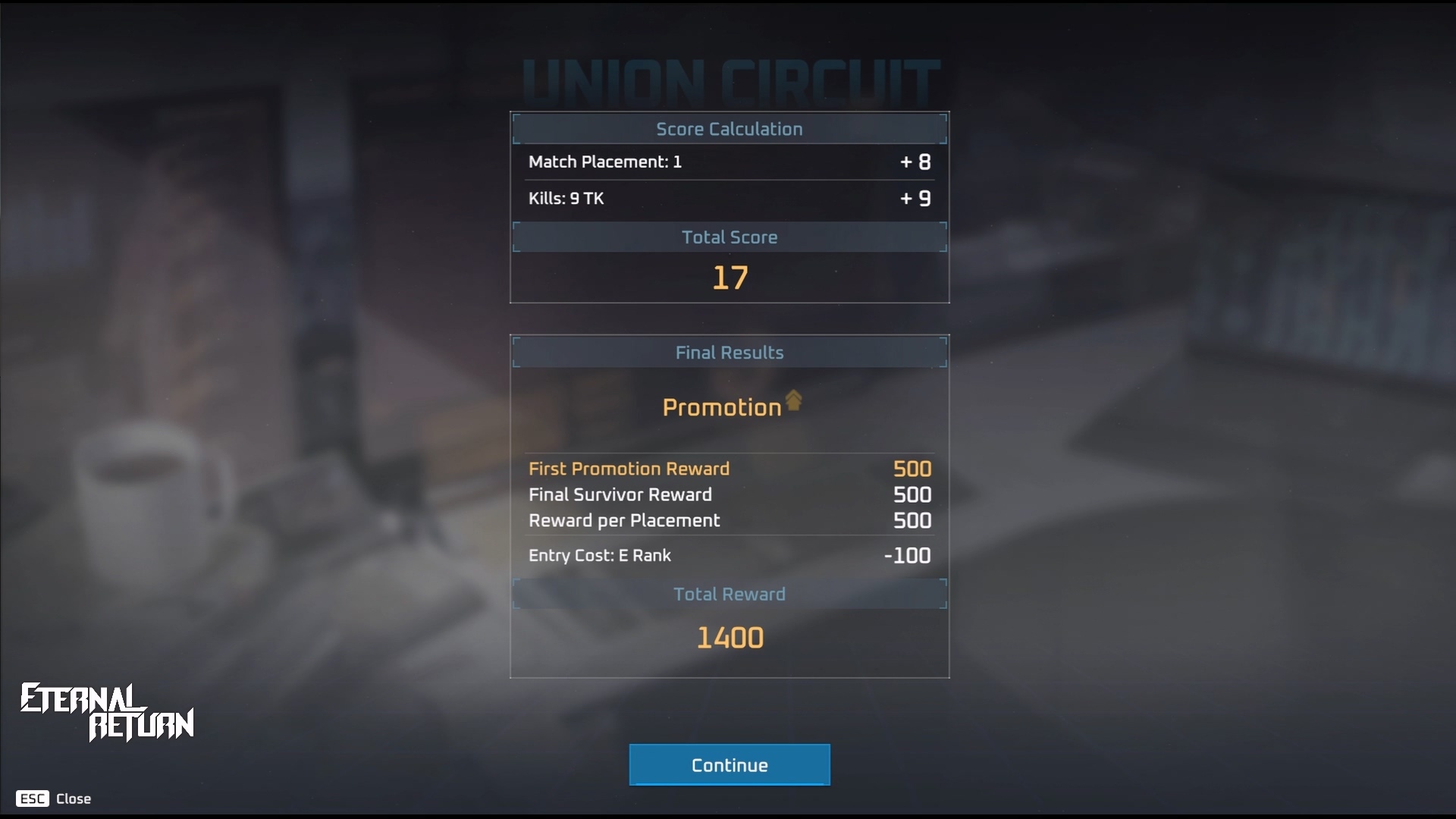Click the total score value 17
The height and width of the screenshot is (819, 1456).
point(730,278)
